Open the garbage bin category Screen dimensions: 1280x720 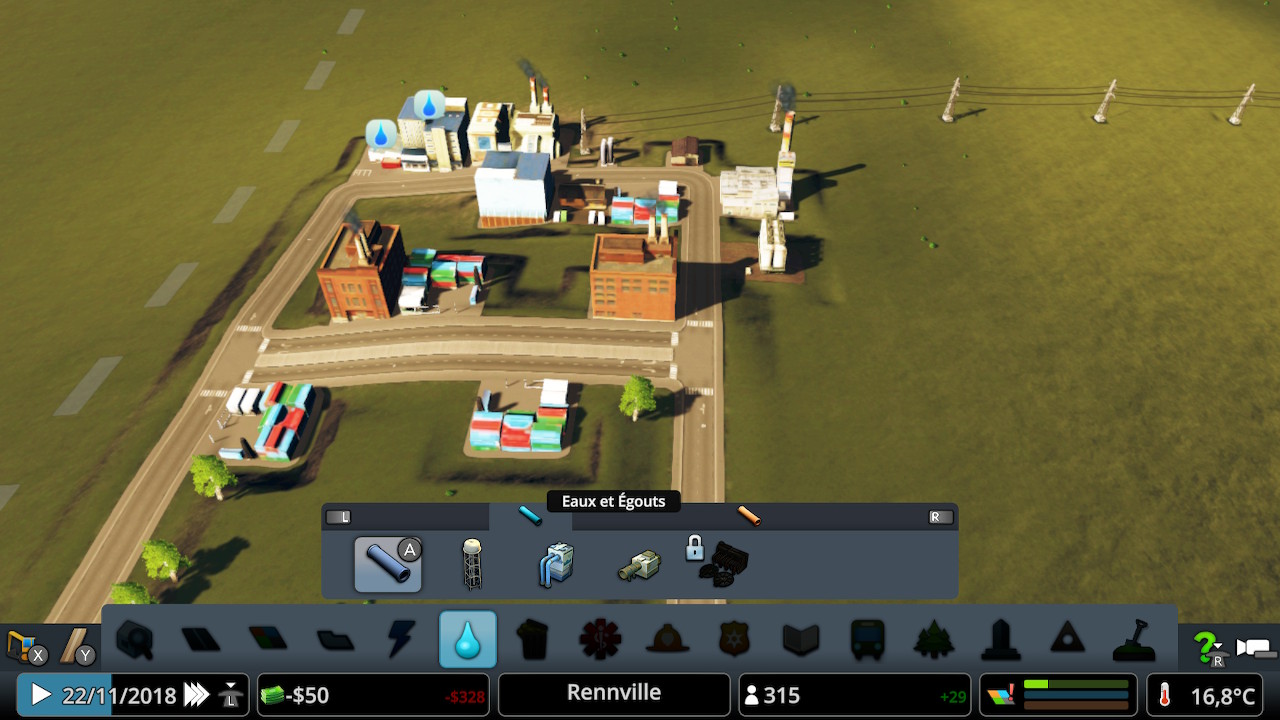point(534,639)
